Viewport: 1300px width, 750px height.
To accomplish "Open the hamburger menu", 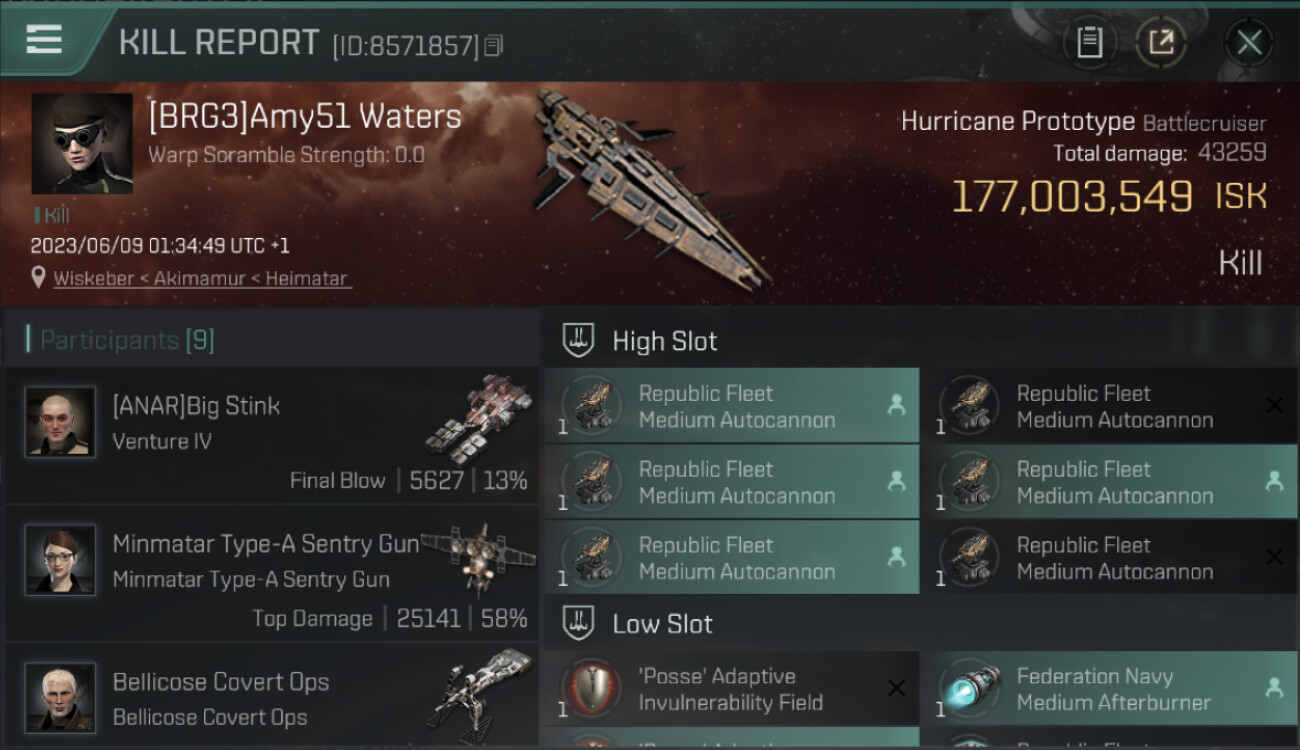I will (44, 40).
